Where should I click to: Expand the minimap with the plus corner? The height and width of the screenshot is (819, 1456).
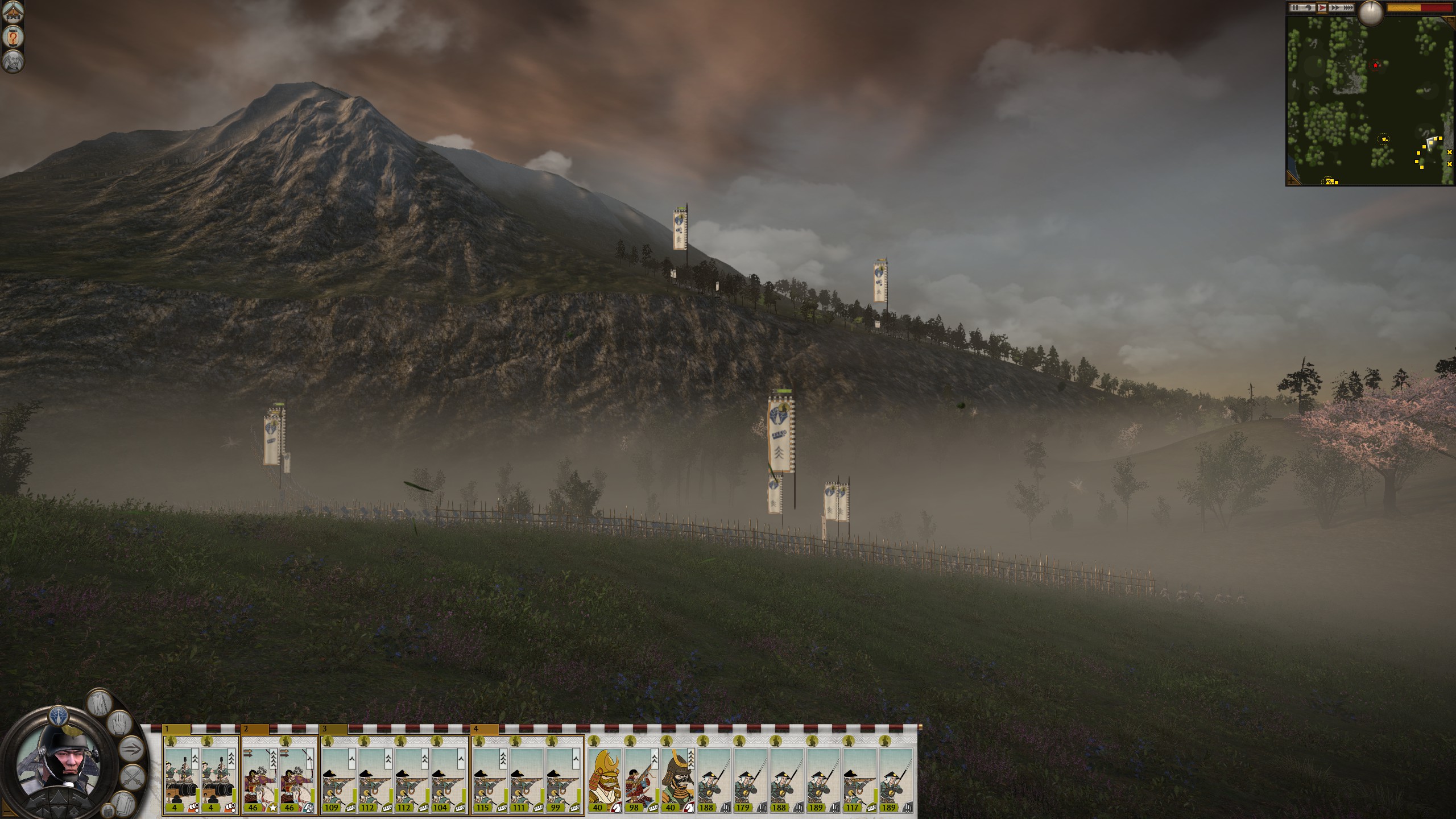coord(1292,180)
